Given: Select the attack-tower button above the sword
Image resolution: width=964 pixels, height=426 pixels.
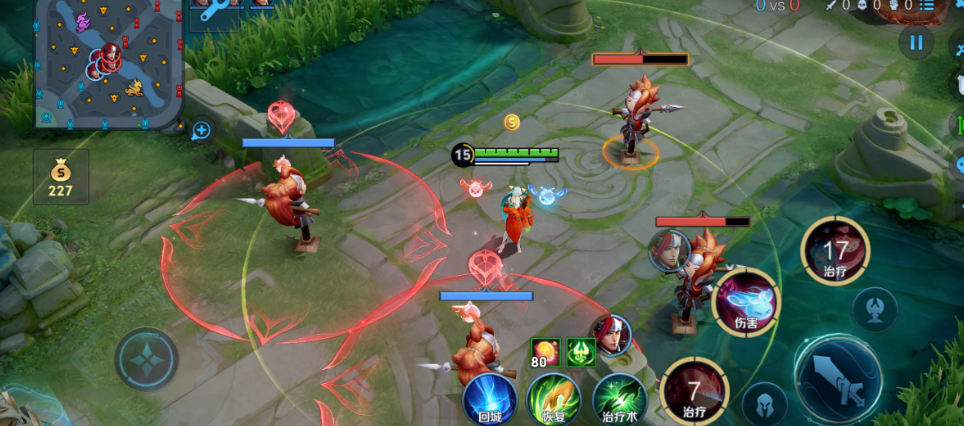Looking at the screenshot, I should tap(874, 310).
